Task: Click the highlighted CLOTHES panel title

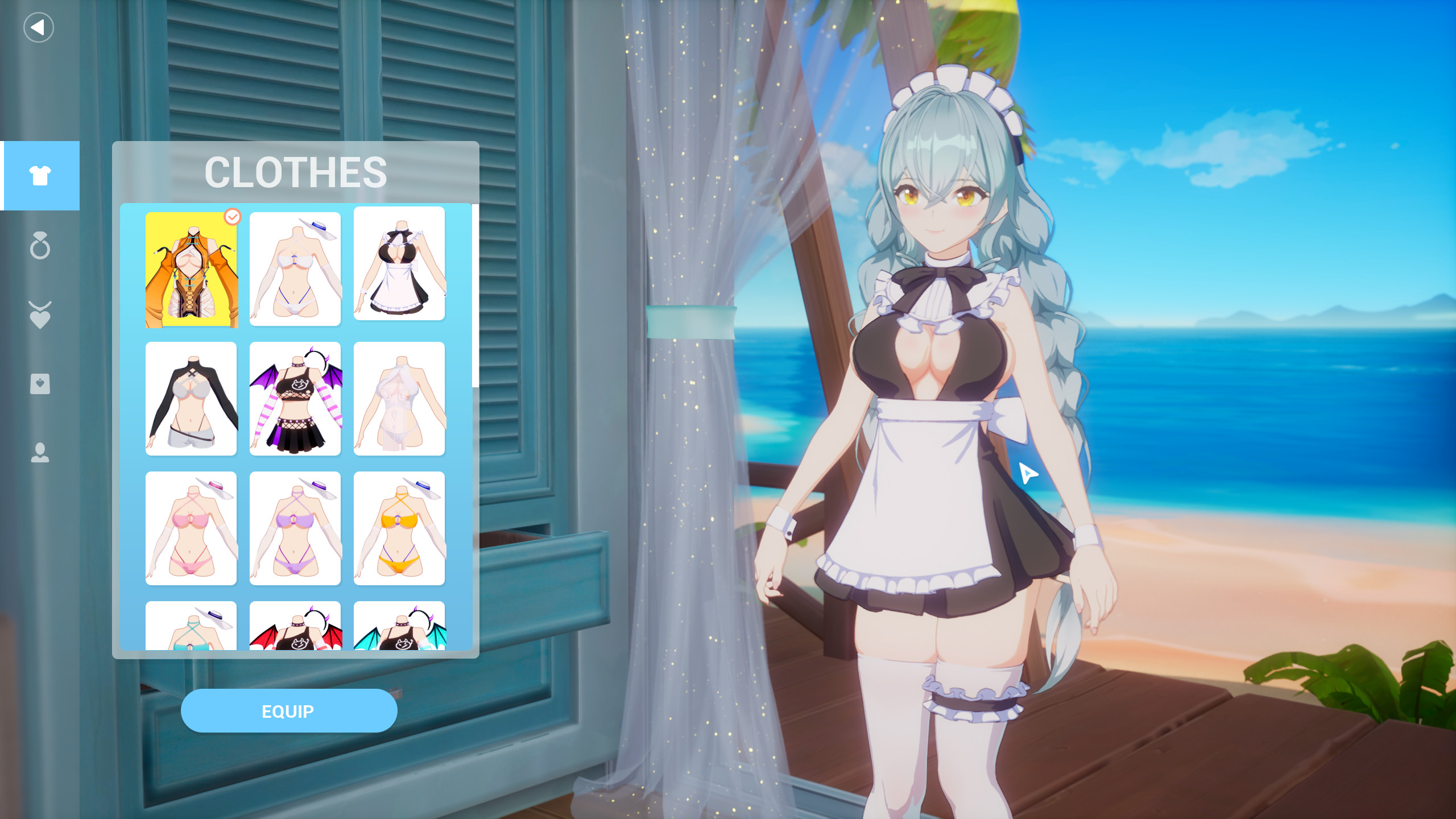Action: pos(296,172)
